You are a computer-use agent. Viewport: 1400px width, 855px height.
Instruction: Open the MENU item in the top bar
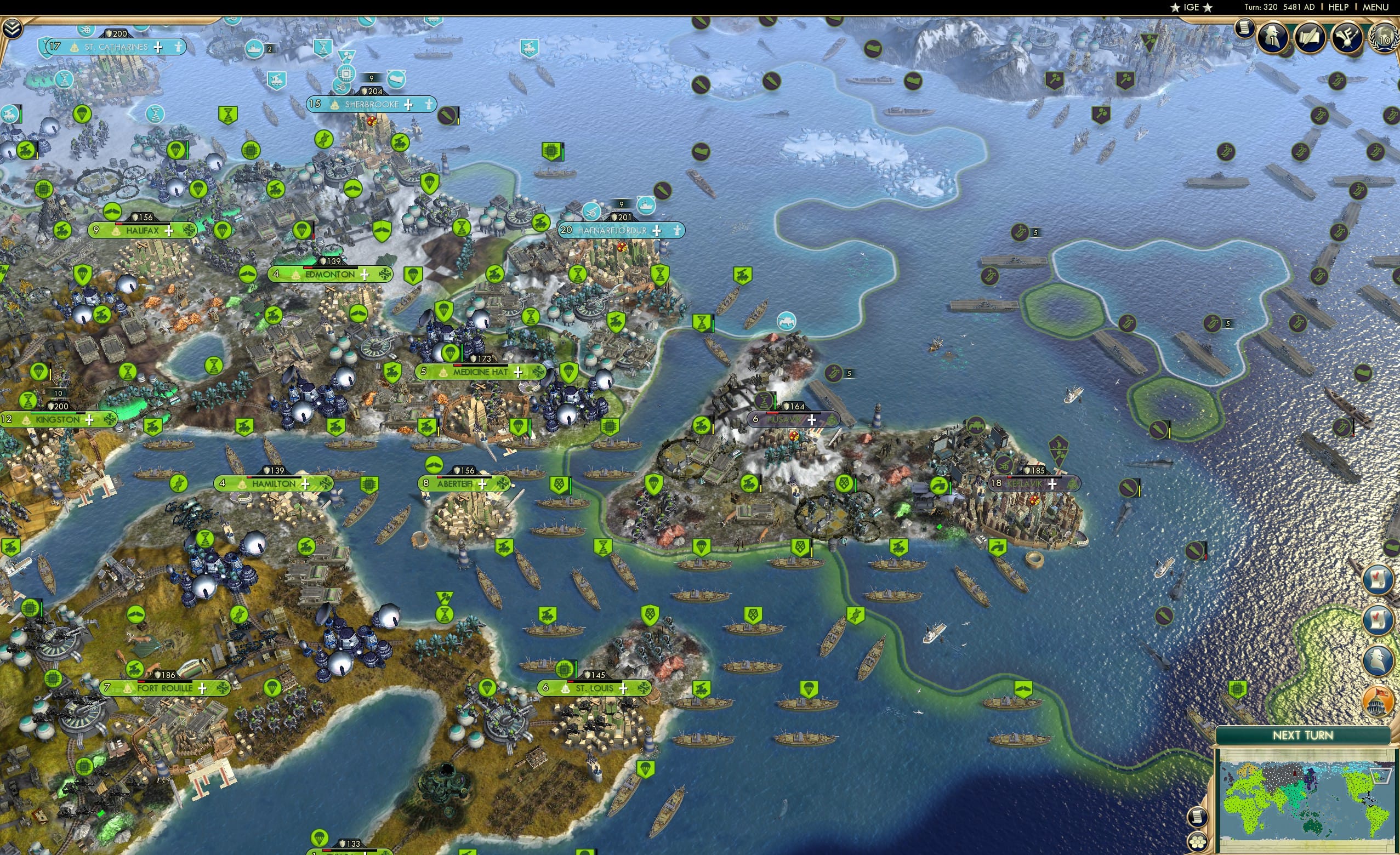(x=1375, y=7)
